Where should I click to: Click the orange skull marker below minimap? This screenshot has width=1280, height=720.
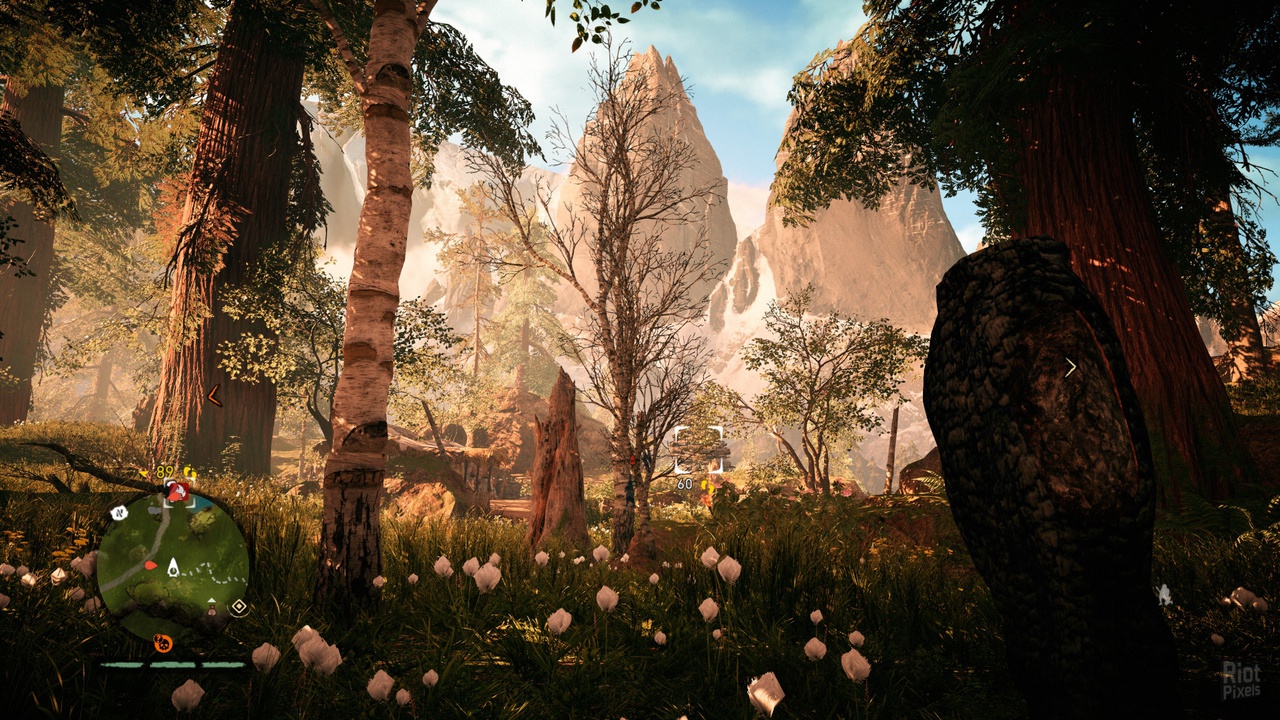pos(162,643)
